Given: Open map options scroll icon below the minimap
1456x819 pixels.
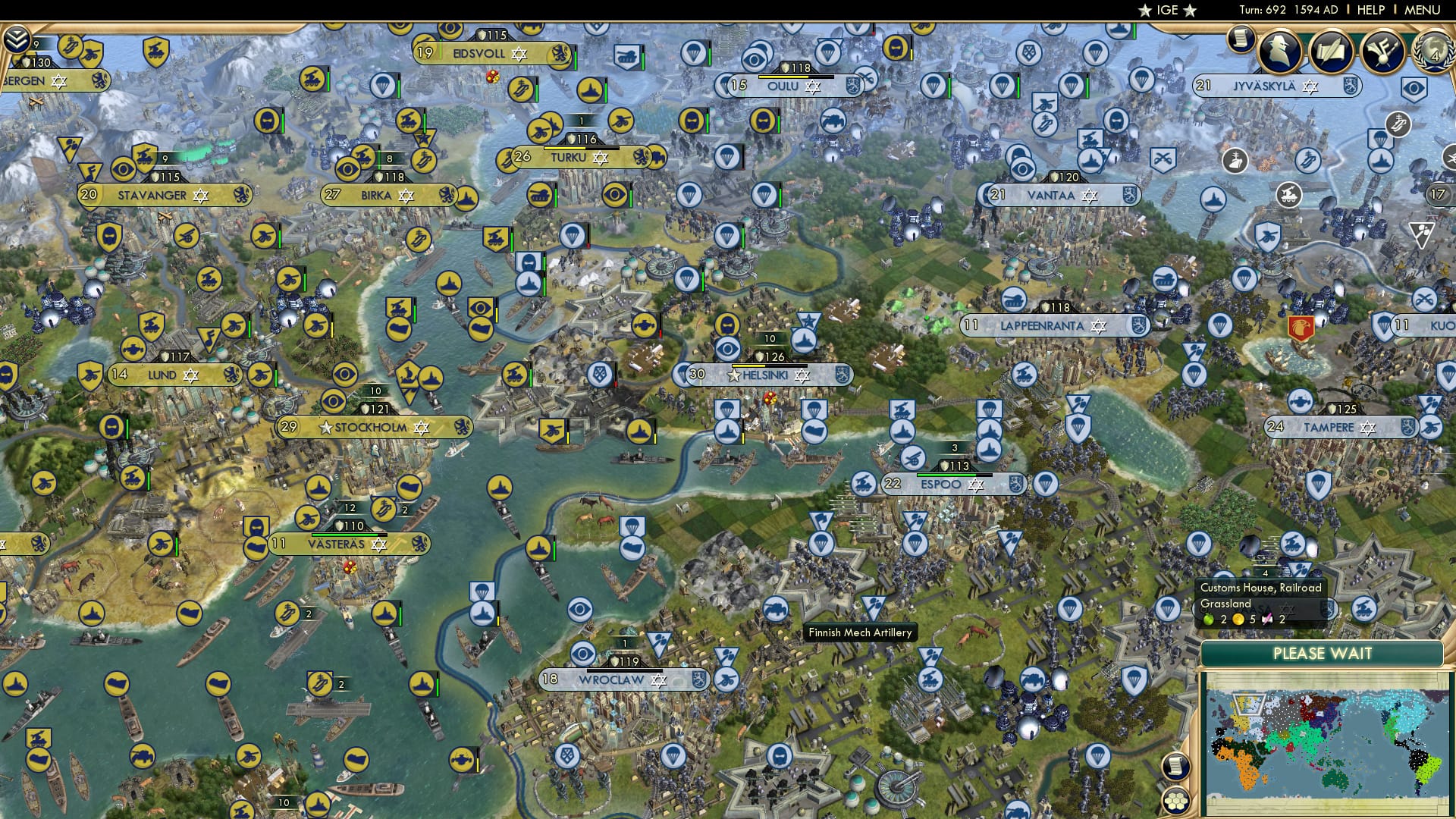Looking at the screenshot, I should click(1175, 768).
